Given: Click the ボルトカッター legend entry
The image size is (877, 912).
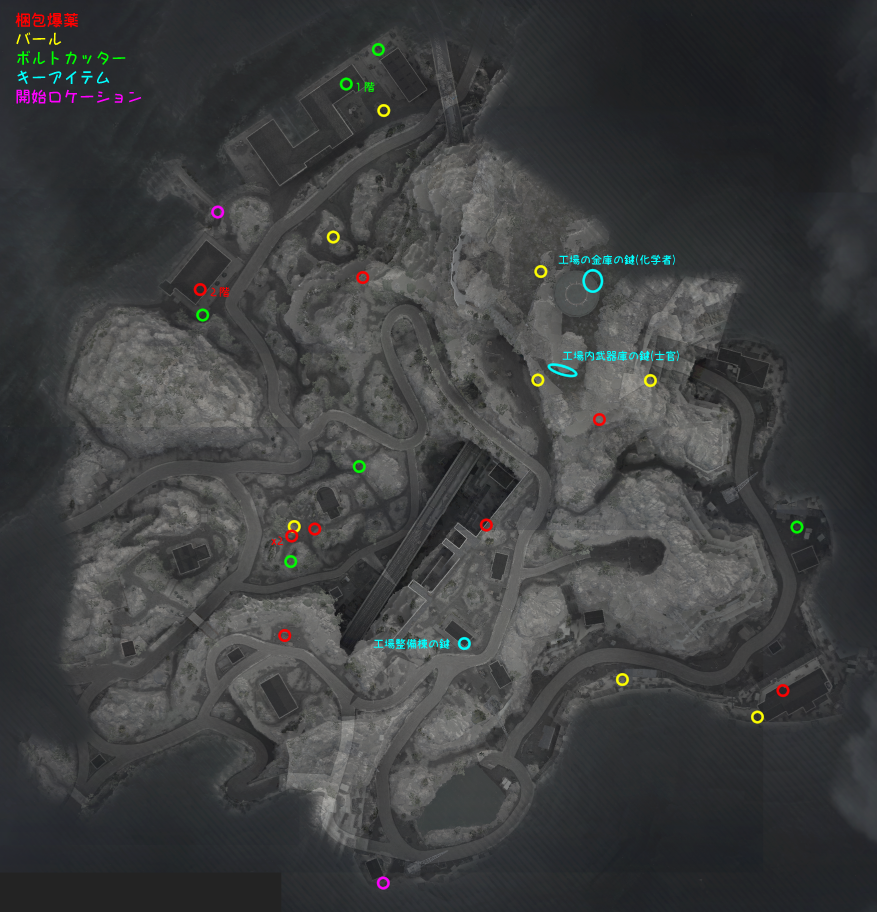Looking at the screenshot, I should pyautogui.click(x=71, y=59).
